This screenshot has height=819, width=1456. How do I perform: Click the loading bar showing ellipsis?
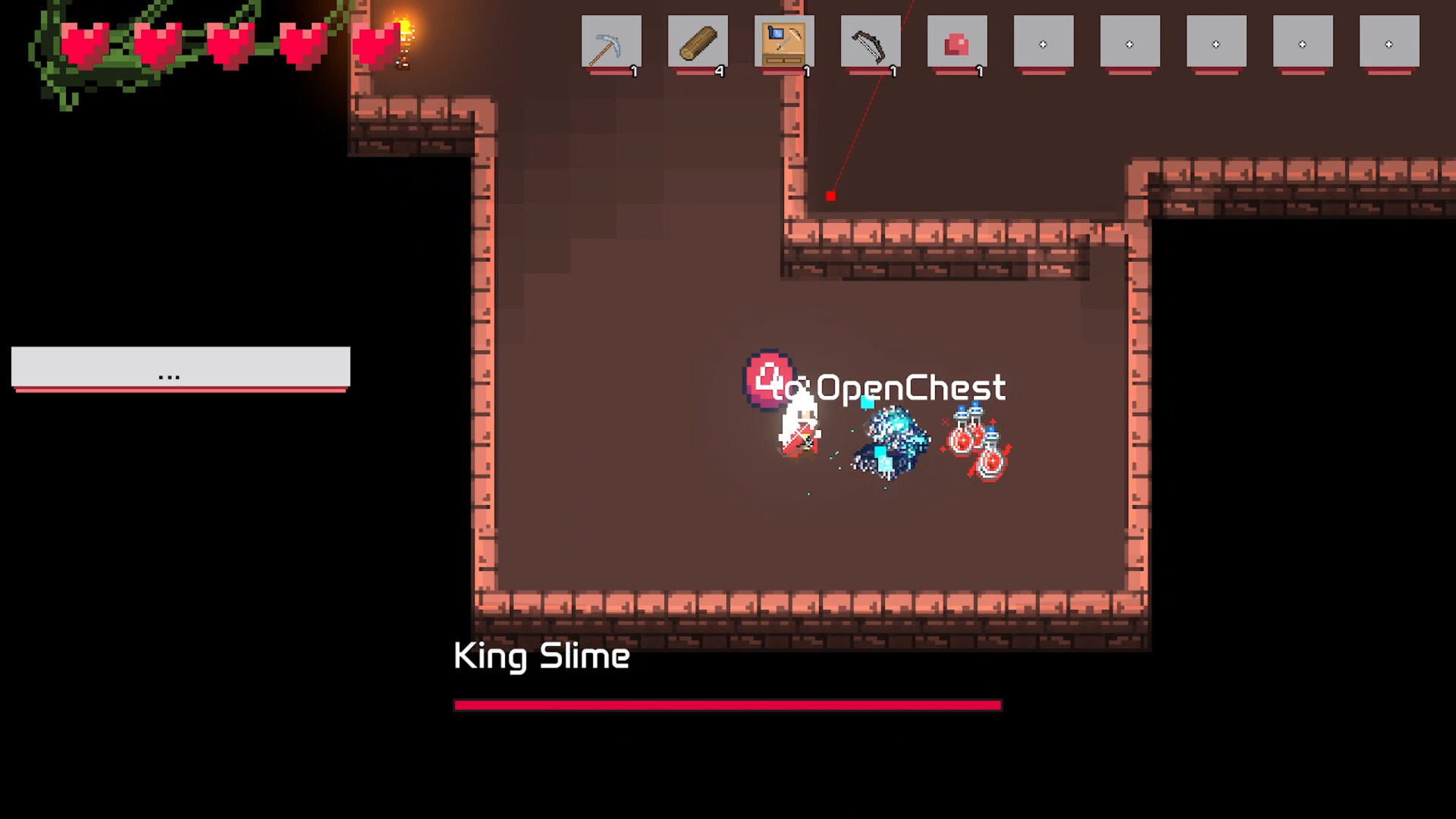point(180,372)
